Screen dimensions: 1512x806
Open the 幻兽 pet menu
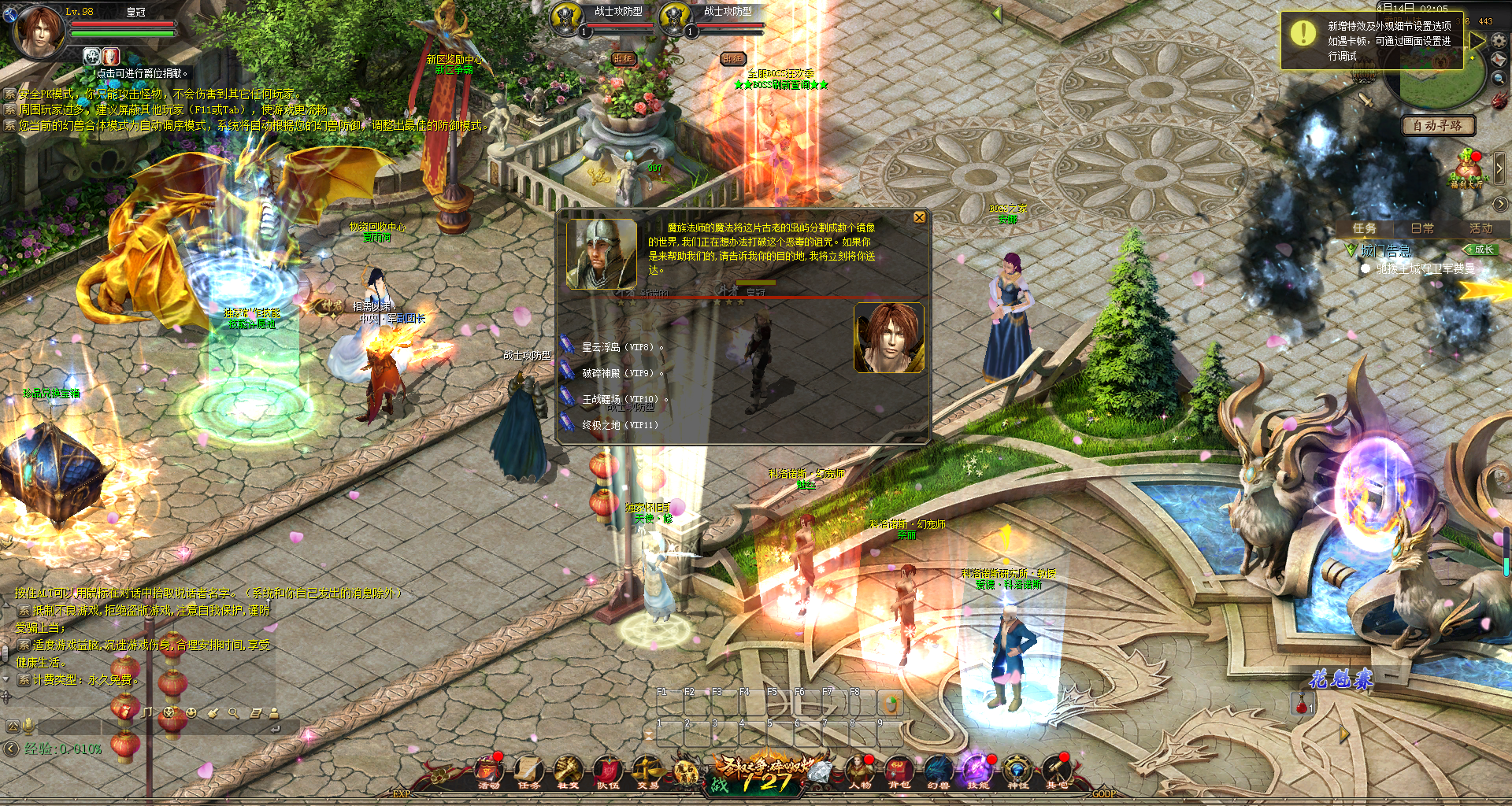point(938,771)
